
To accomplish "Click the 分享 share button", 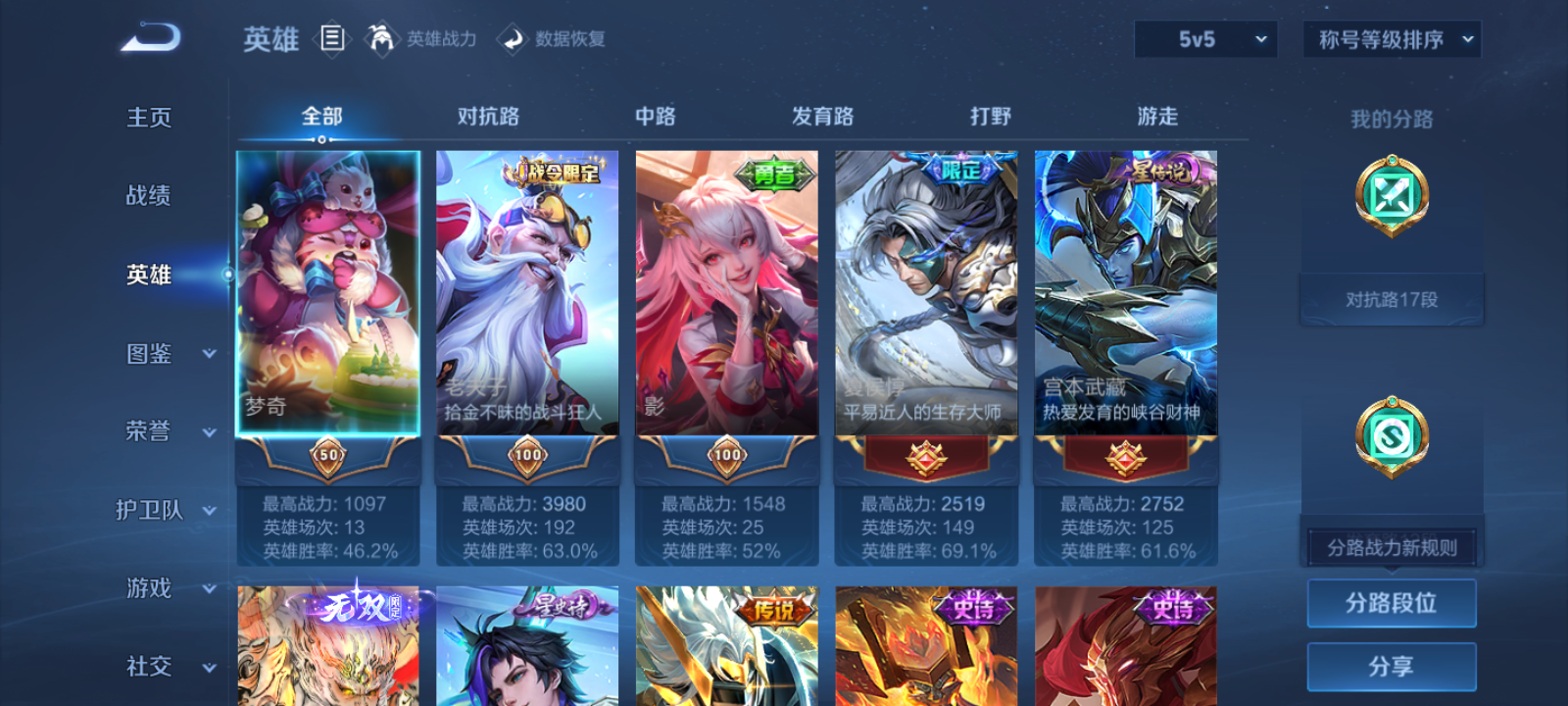I will (x=1392, y=665).
